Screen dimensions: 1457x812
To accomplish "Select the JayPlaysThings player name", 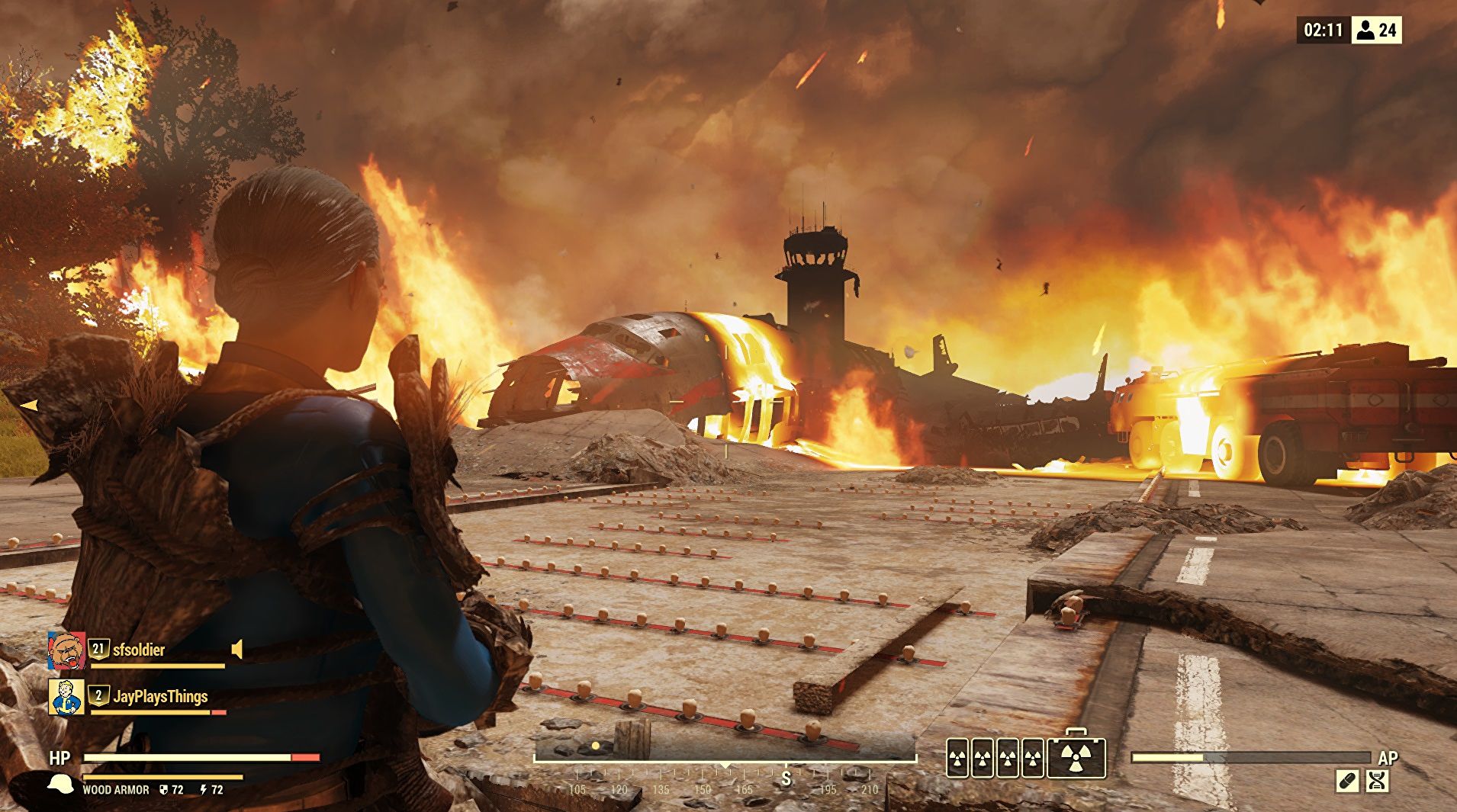I will click(162, 695).
